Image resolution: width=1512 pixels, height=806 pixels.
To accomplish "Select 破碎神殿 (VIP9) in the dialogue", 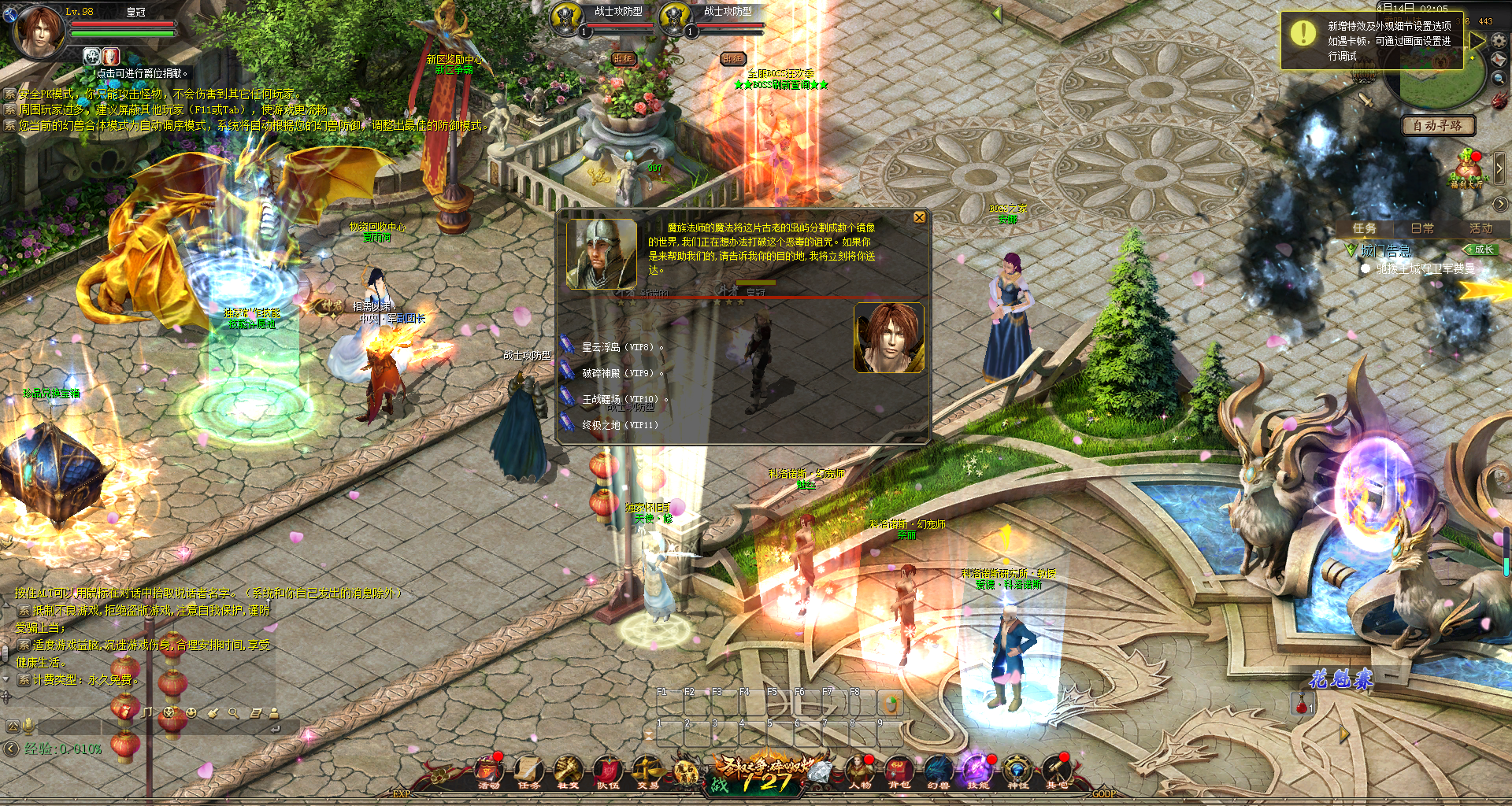I will tap(617, 373).
